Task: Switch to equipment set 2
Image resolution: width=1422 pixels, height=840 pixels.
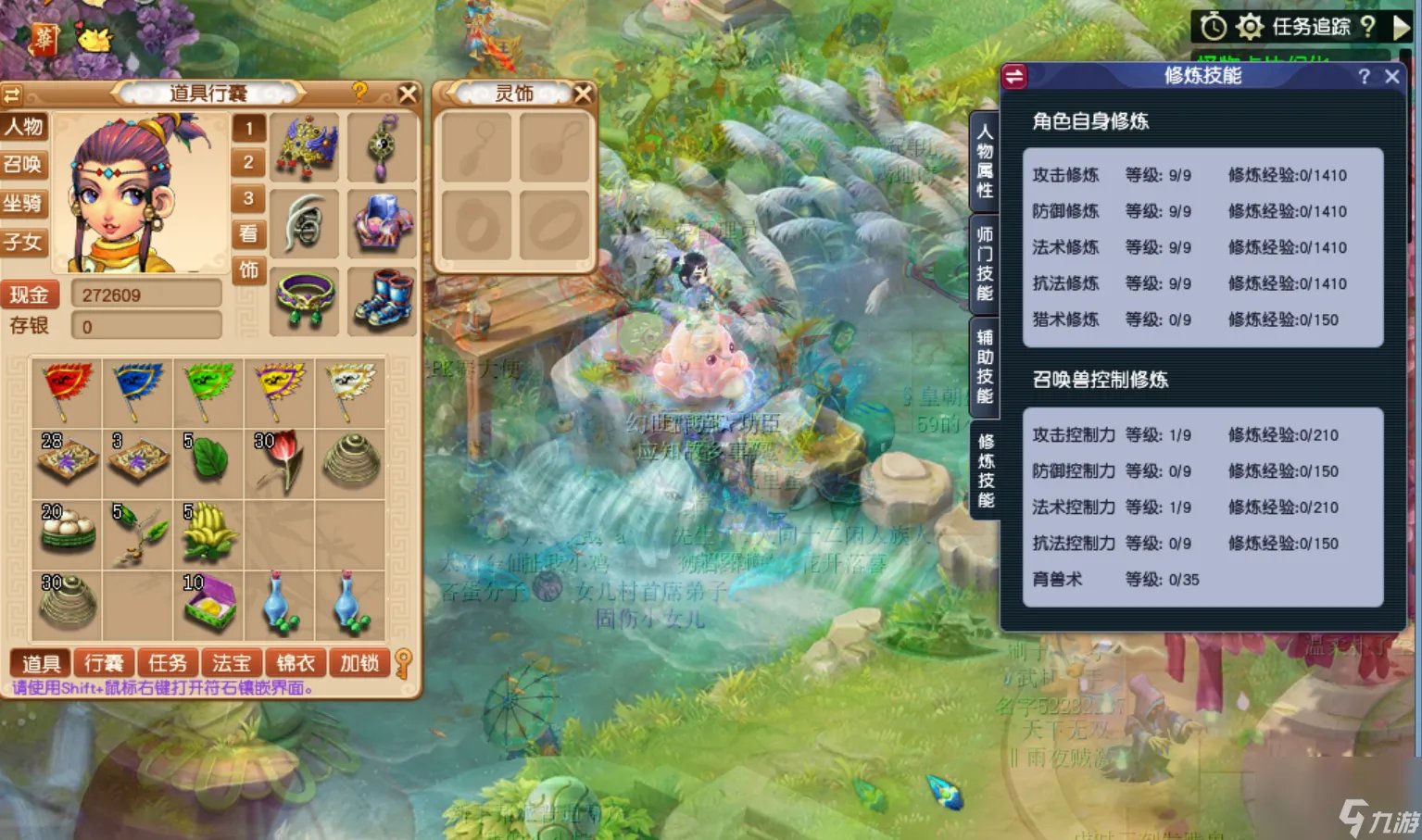Action: (x=248, y=163)
